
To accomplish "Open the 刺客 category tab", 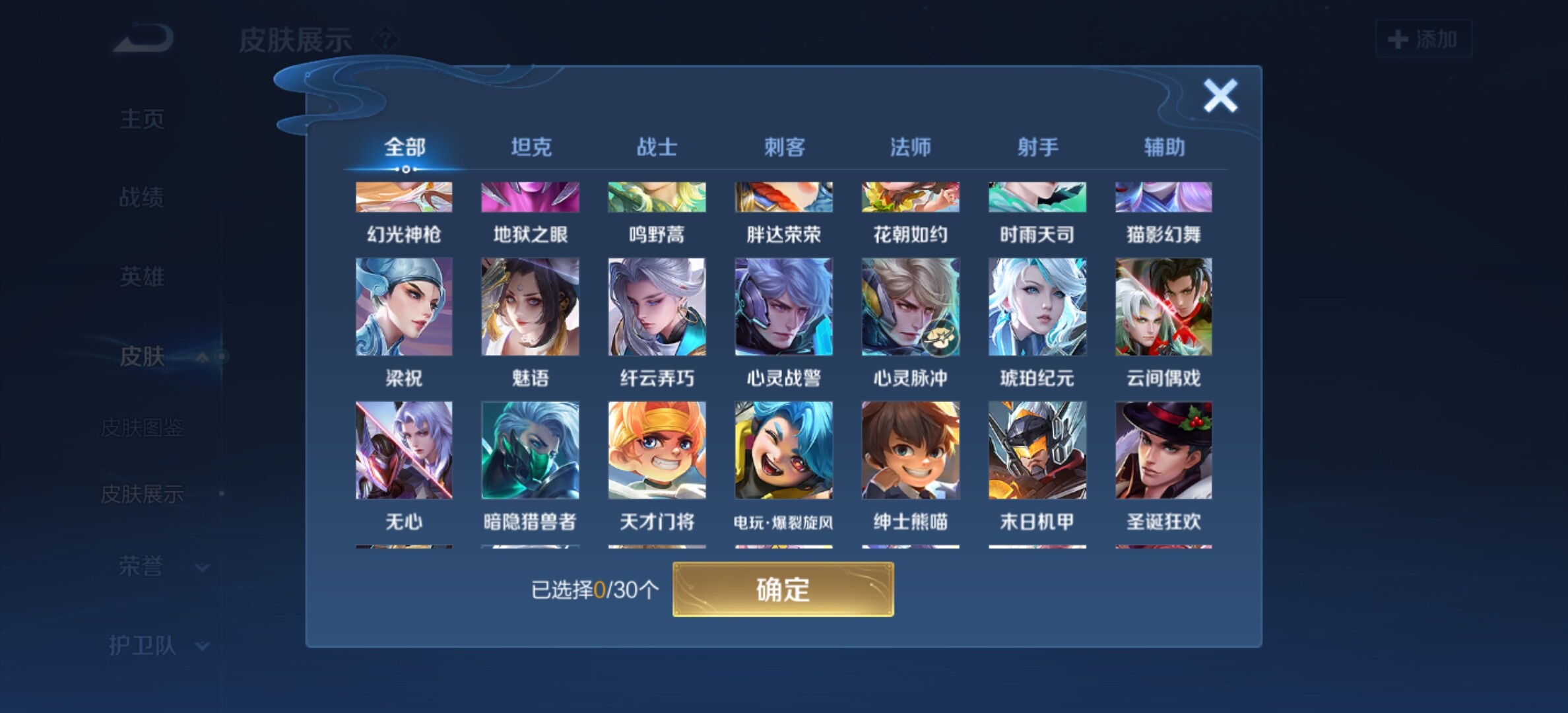I will tap(784, 147).
